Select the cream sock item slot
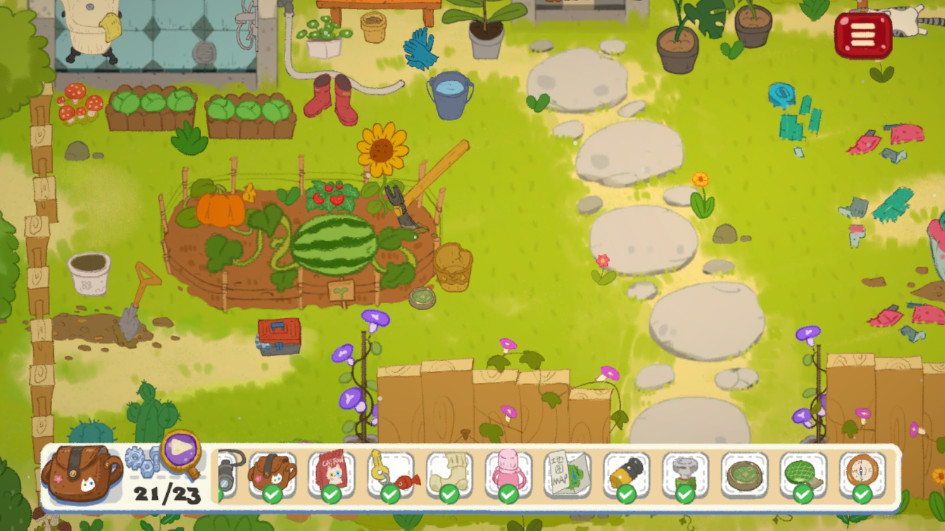 [449, 473]
